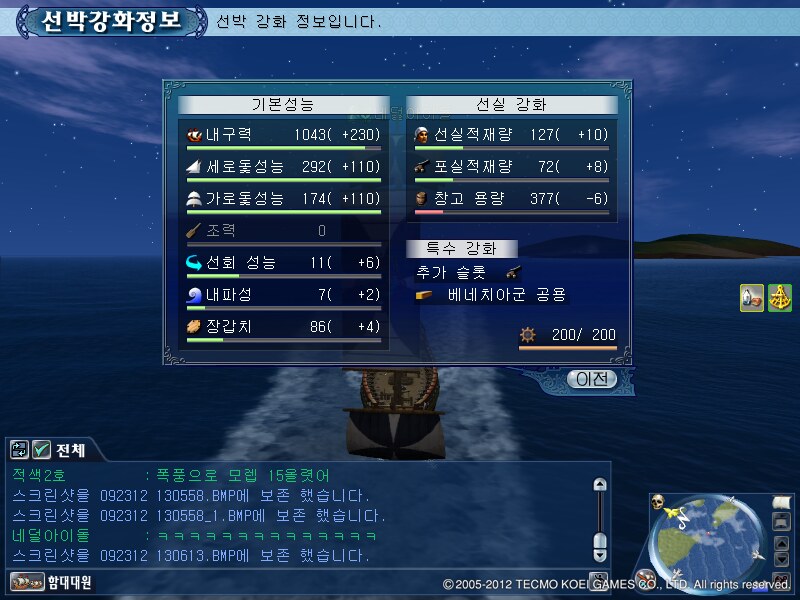Select the golden sextant skill icon

pos(779,298)
